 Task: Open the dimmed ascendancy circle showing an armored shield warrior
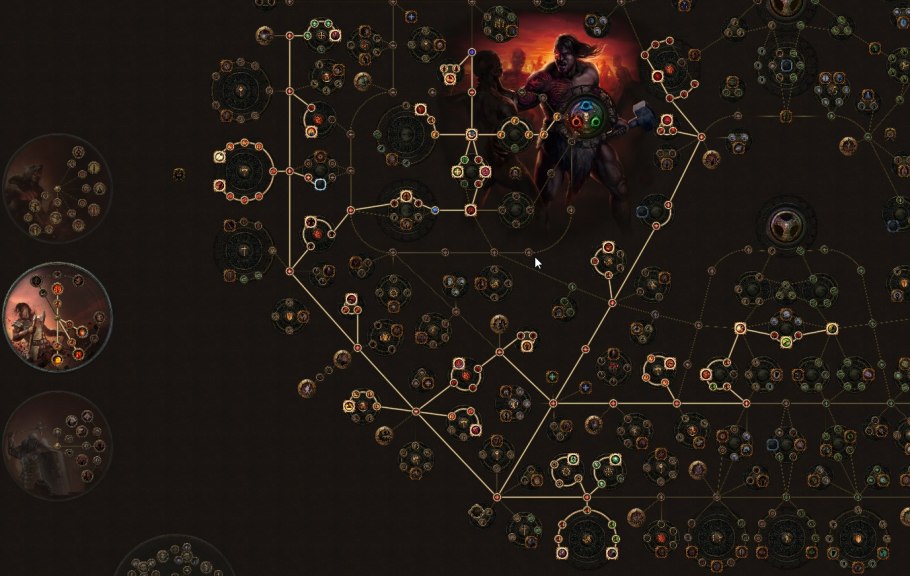pyautogui.click(x=57, y=445)
